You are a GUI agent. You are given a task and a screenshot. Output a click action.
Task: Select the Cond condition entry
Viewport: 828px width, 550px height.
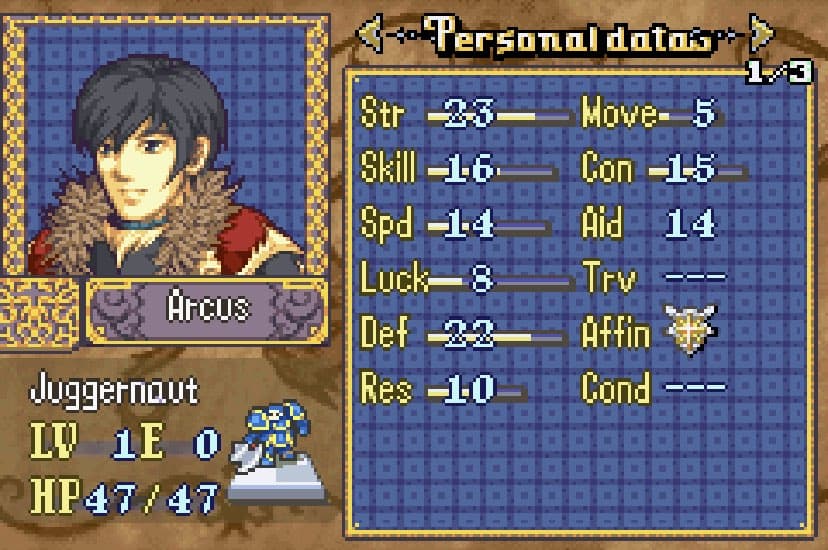(615, 388)
